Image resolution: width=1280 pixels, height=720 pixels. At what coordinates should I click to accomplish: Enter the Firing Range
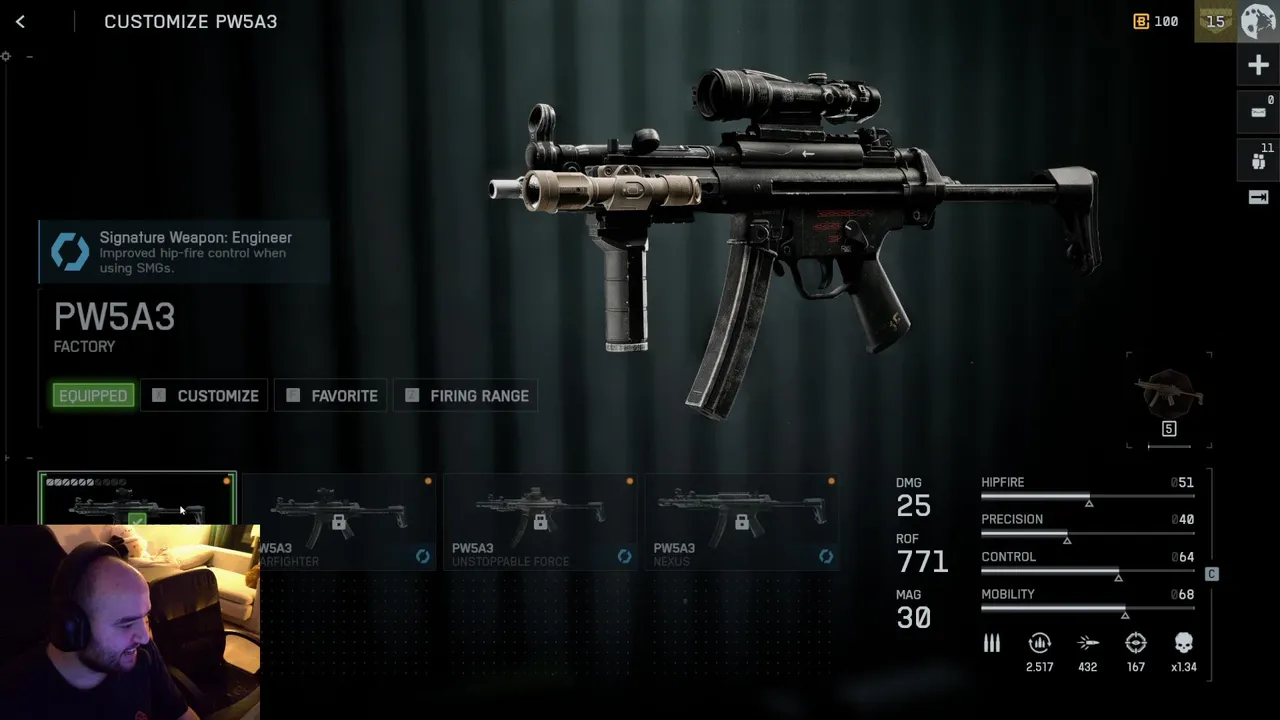click(467, 396)
